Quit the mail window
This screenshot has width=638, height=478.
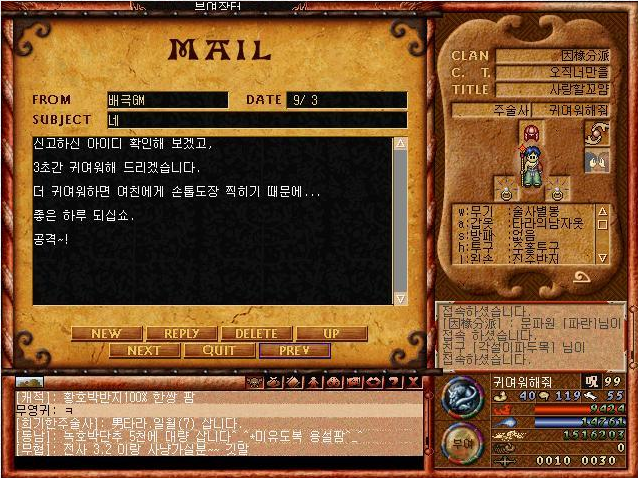click(219, 350)
